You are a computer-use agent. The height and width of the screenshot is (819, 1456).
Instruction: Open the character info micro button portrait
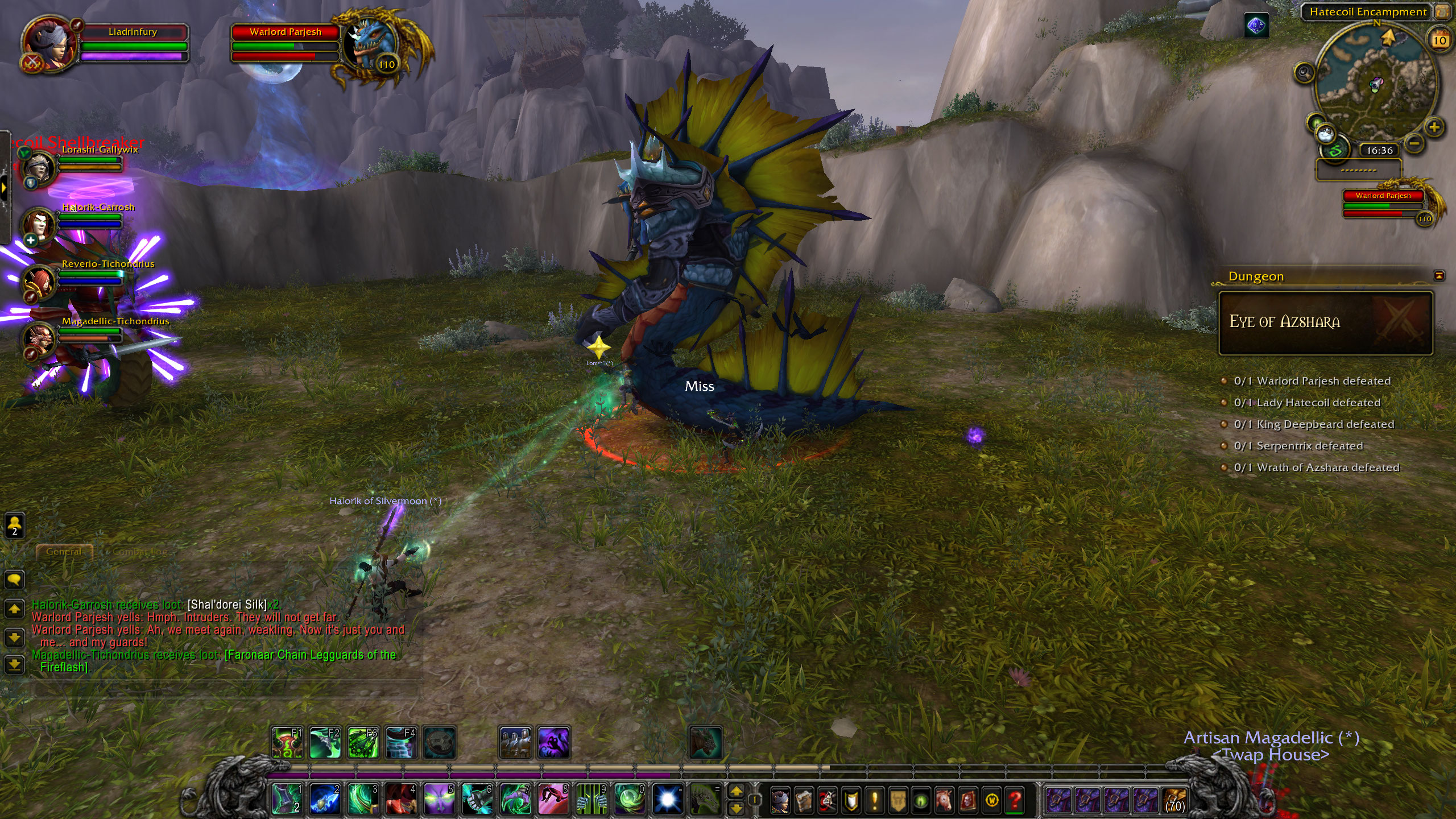point(780,801)
